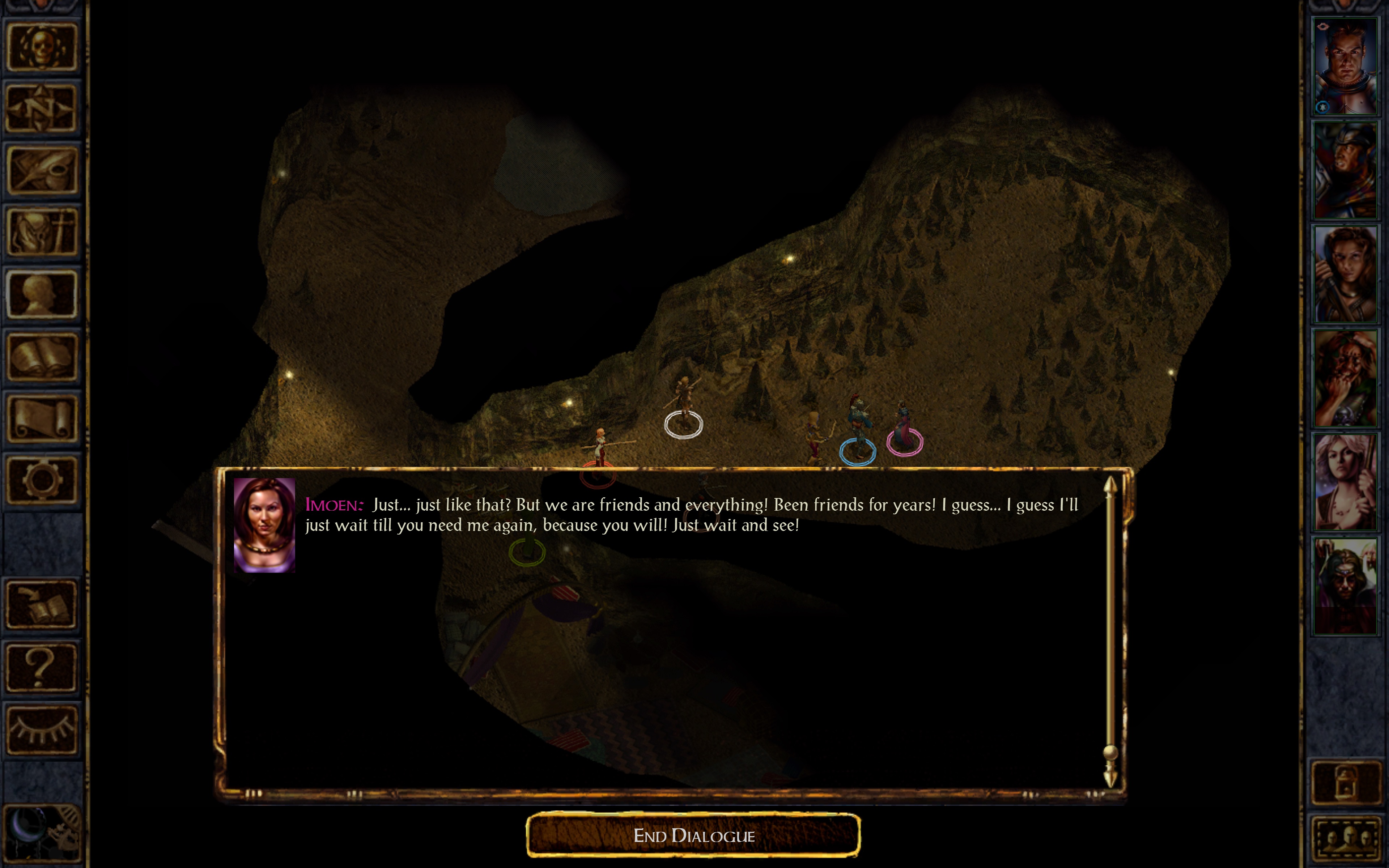Select the helmeted warrior portrait

pyautogui.click(x=1345, y=170)
